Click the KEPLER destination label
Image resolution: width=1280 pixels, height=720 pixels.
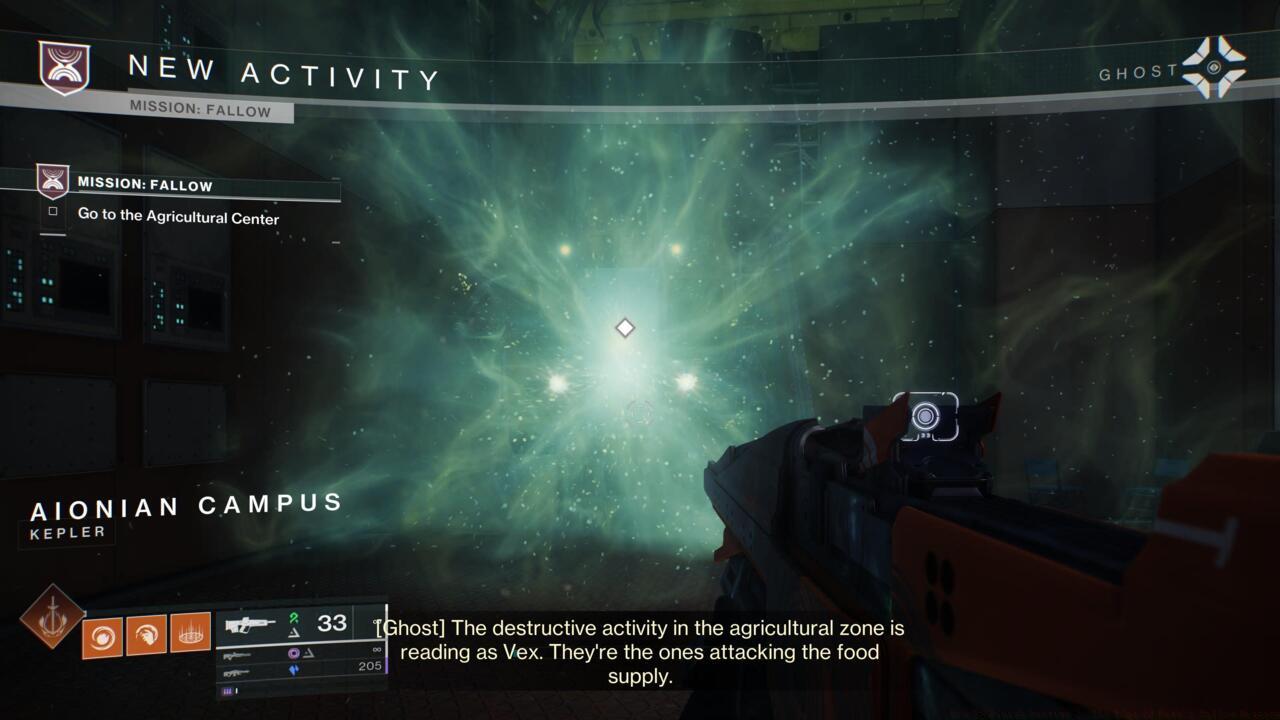[67, 532]
